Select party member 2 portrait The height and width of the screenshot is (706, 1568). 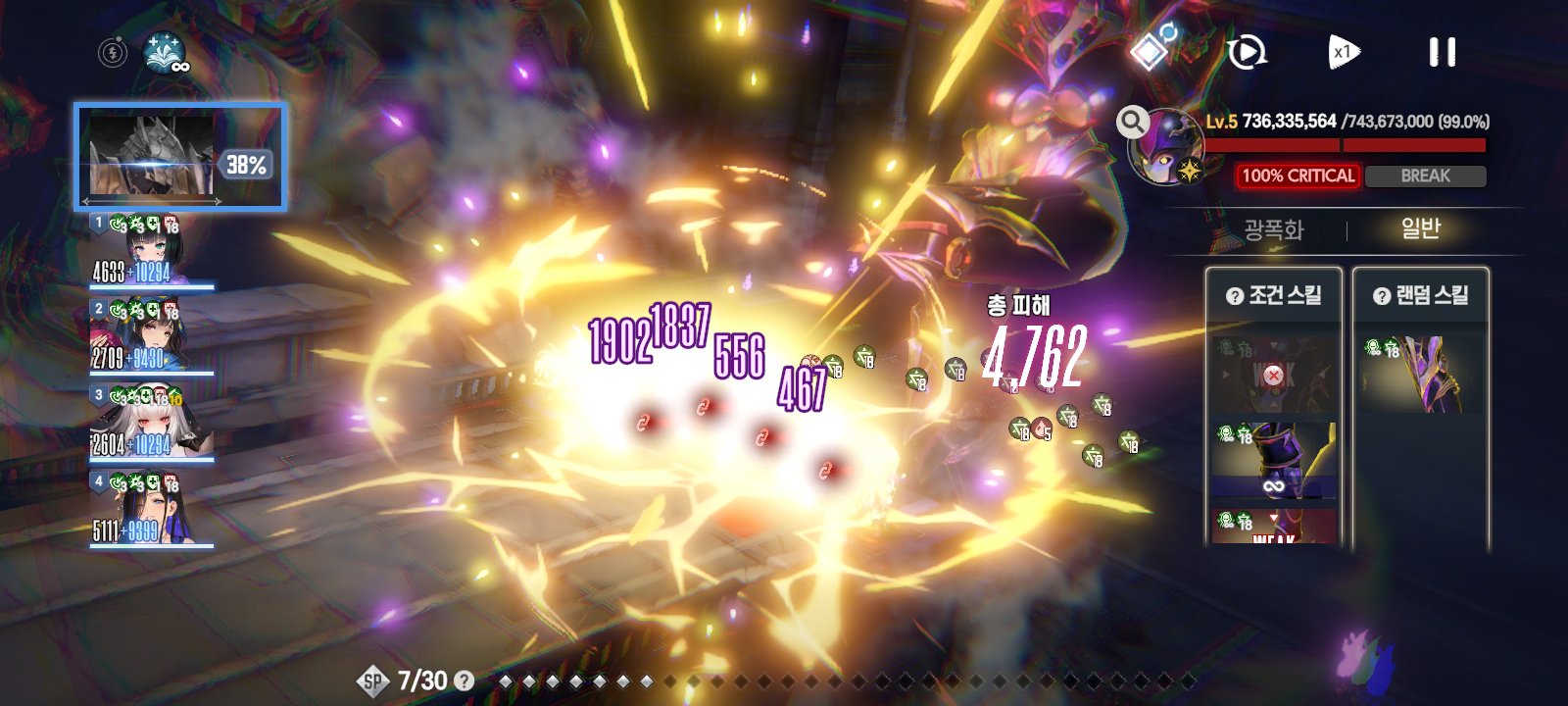[151, 336]
